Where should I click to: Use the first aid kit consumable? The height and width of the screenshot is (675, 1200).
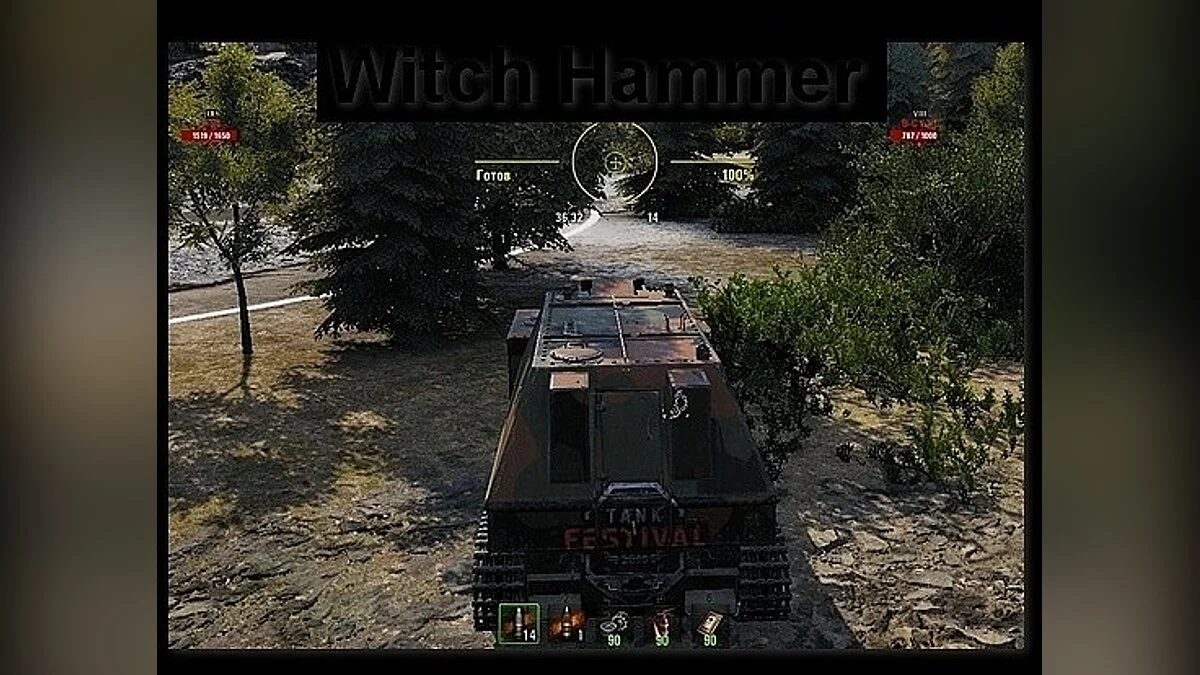tap(709, 625)
